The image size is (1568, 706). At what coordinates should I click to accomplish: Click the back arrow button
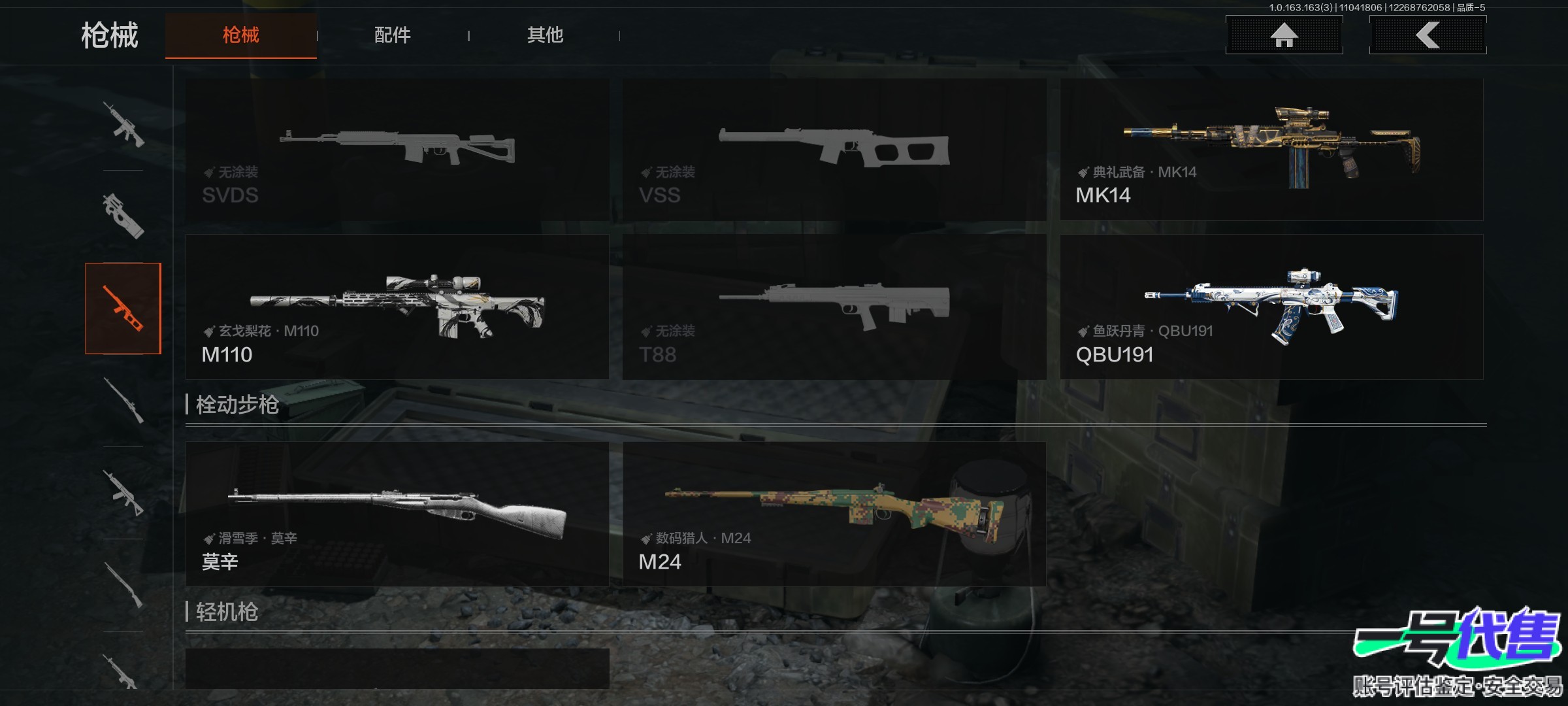tap(1428, 35)
